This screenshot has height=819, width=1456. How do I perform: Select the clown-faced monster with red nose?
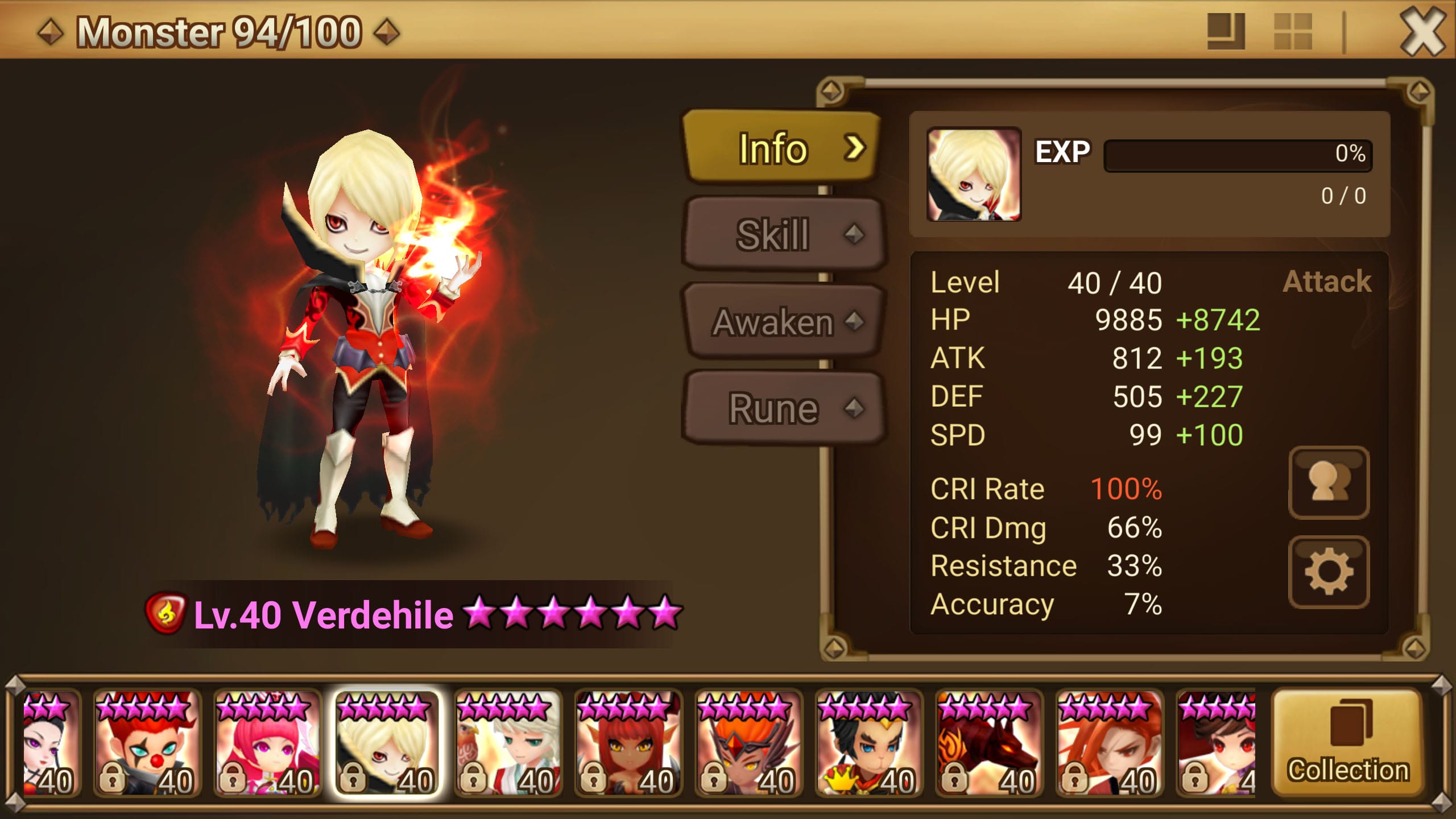[147, 743]
